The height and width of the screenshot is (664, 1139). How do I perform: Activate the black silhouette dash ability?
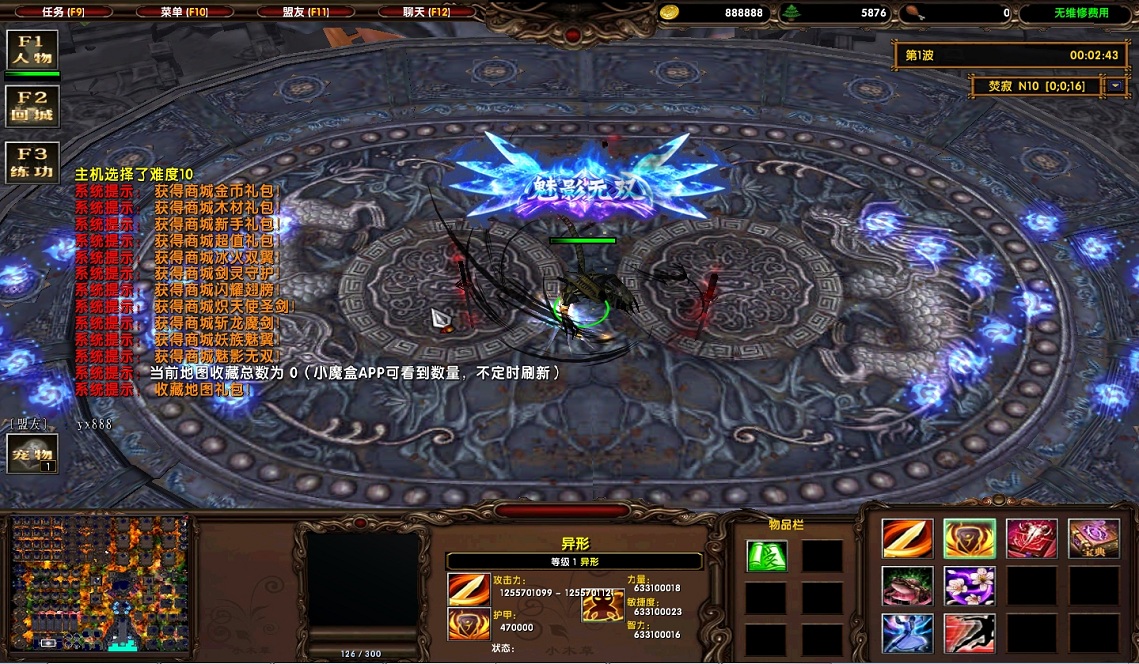tap(969, 633)
